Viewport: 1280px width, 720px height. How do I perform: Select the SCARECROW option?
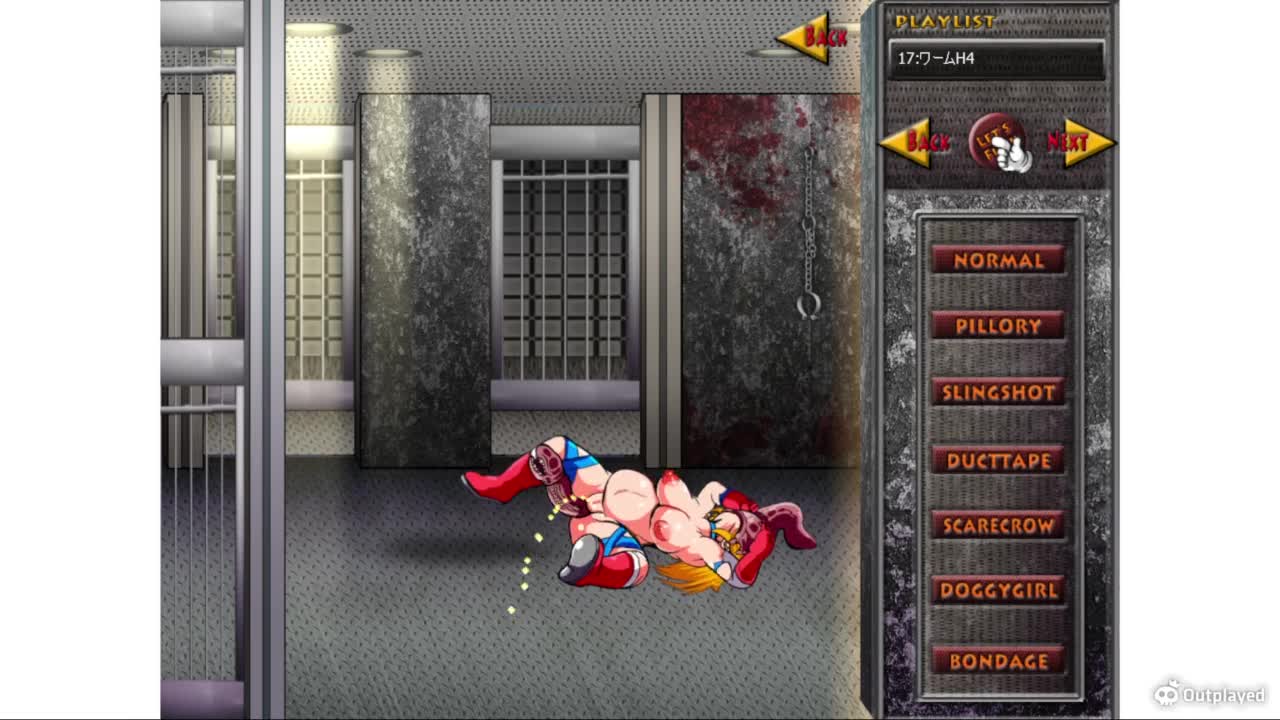997,525
